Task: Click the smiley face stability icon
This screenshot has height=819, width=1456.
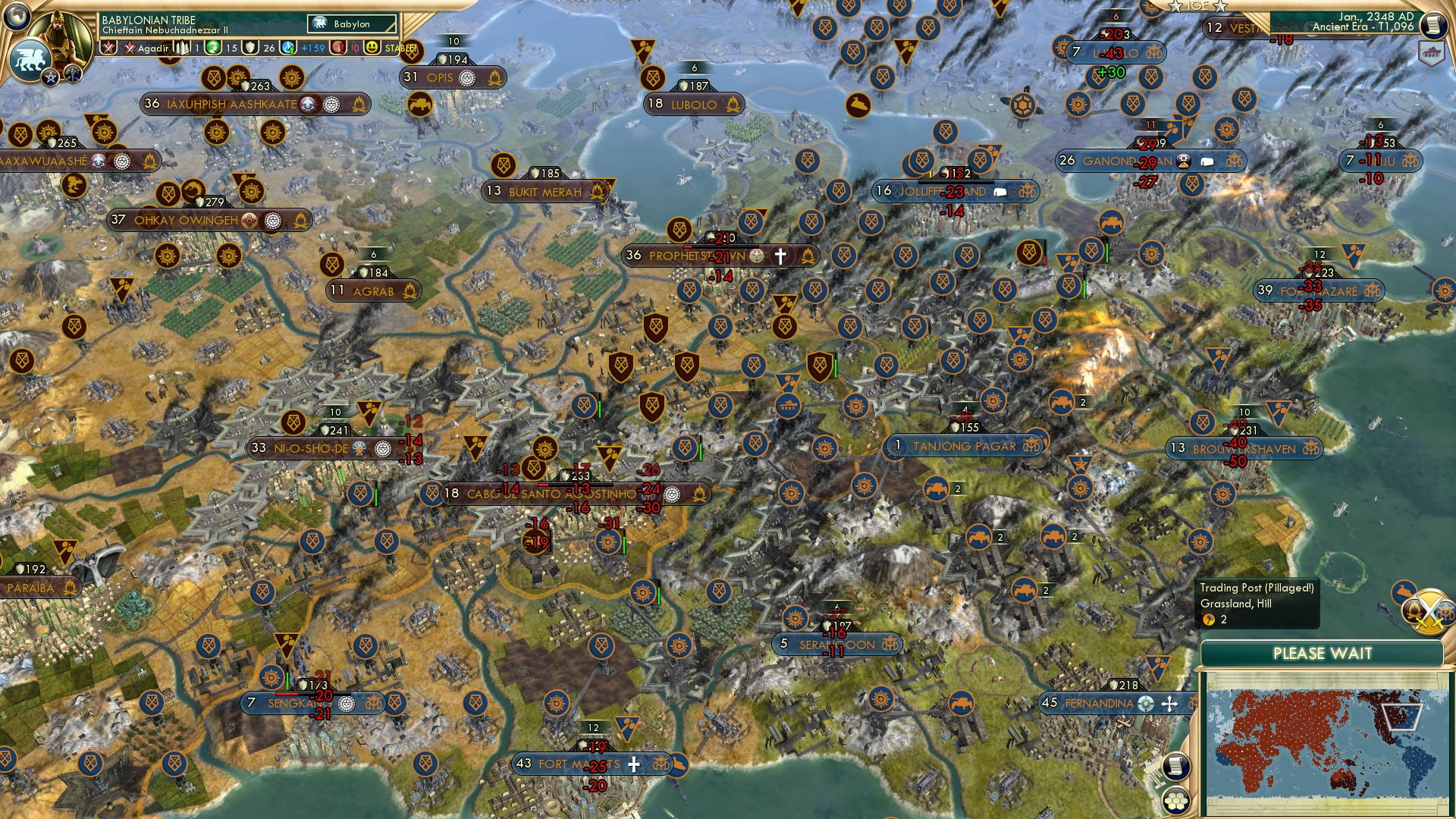Action: pos(372,48)
